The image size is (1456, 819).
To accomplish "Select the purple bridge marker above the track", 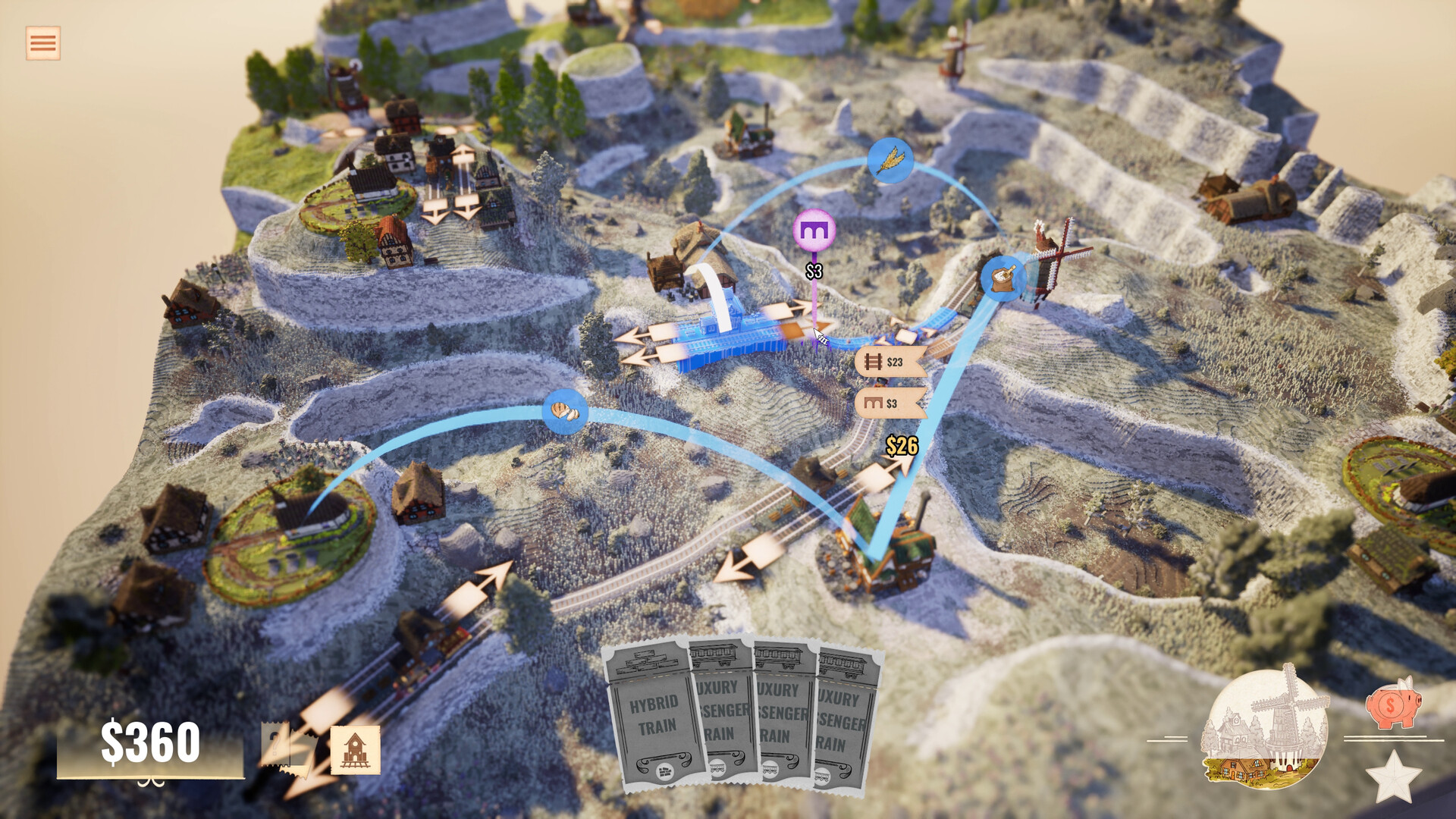I will (x=813, y=227).
